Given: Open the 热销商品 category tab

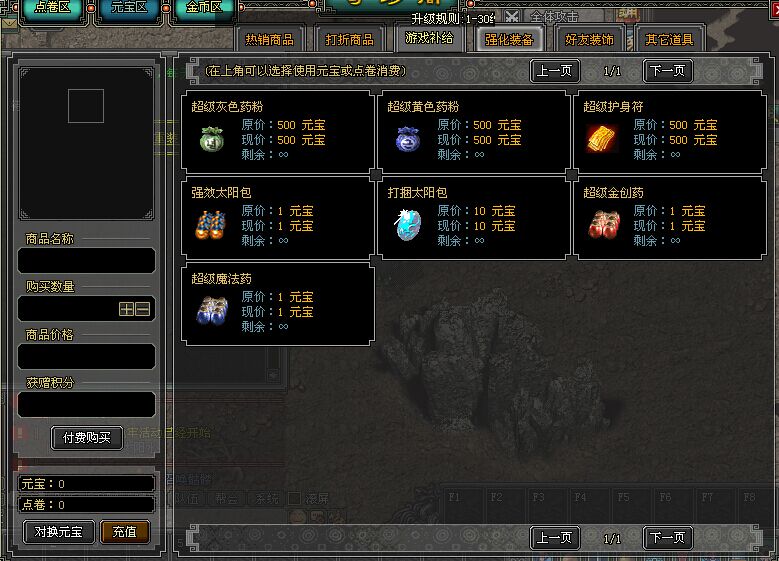Looking at the screenshot, I should point(270,40).
